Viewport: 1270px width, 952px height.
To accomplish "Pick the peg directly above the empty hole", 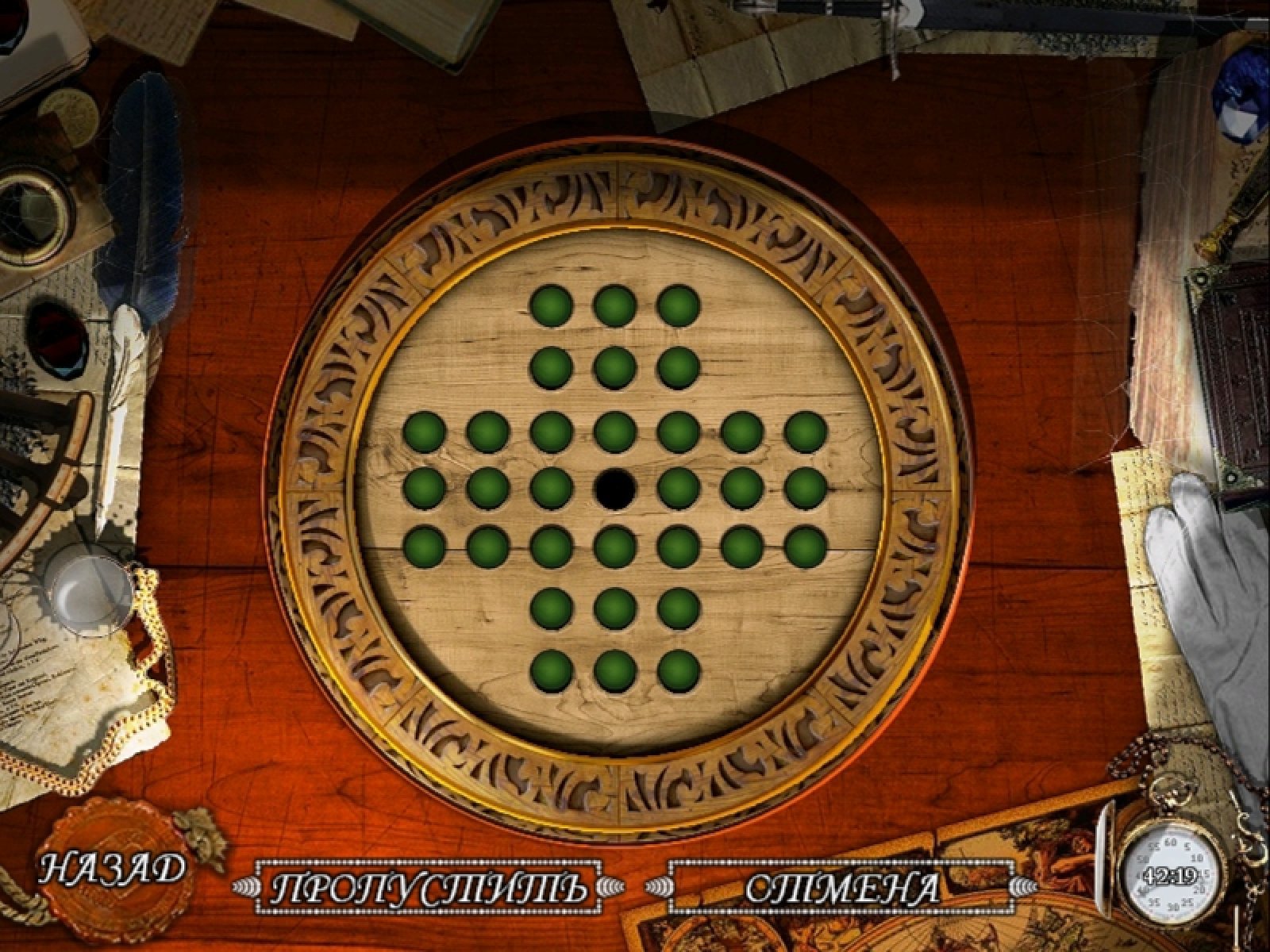I will tap(615, 432).
